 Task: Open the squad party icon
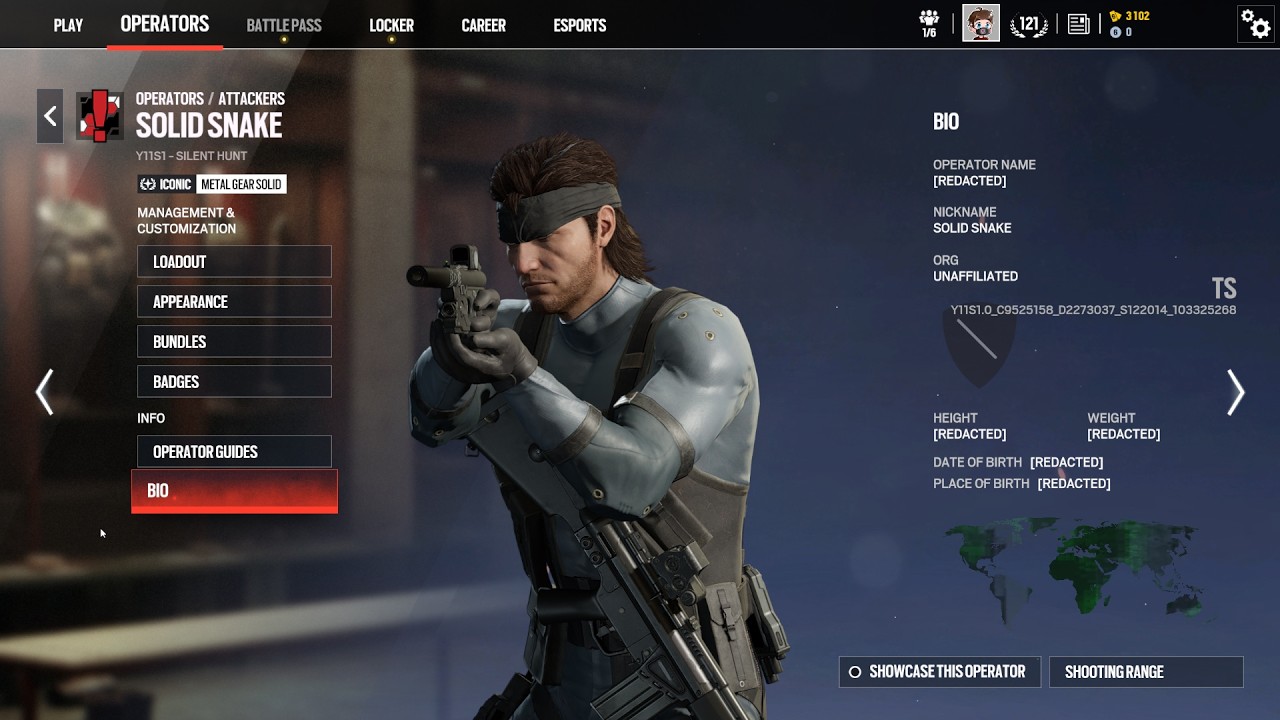pyautogui.click(x=929, y=23)
